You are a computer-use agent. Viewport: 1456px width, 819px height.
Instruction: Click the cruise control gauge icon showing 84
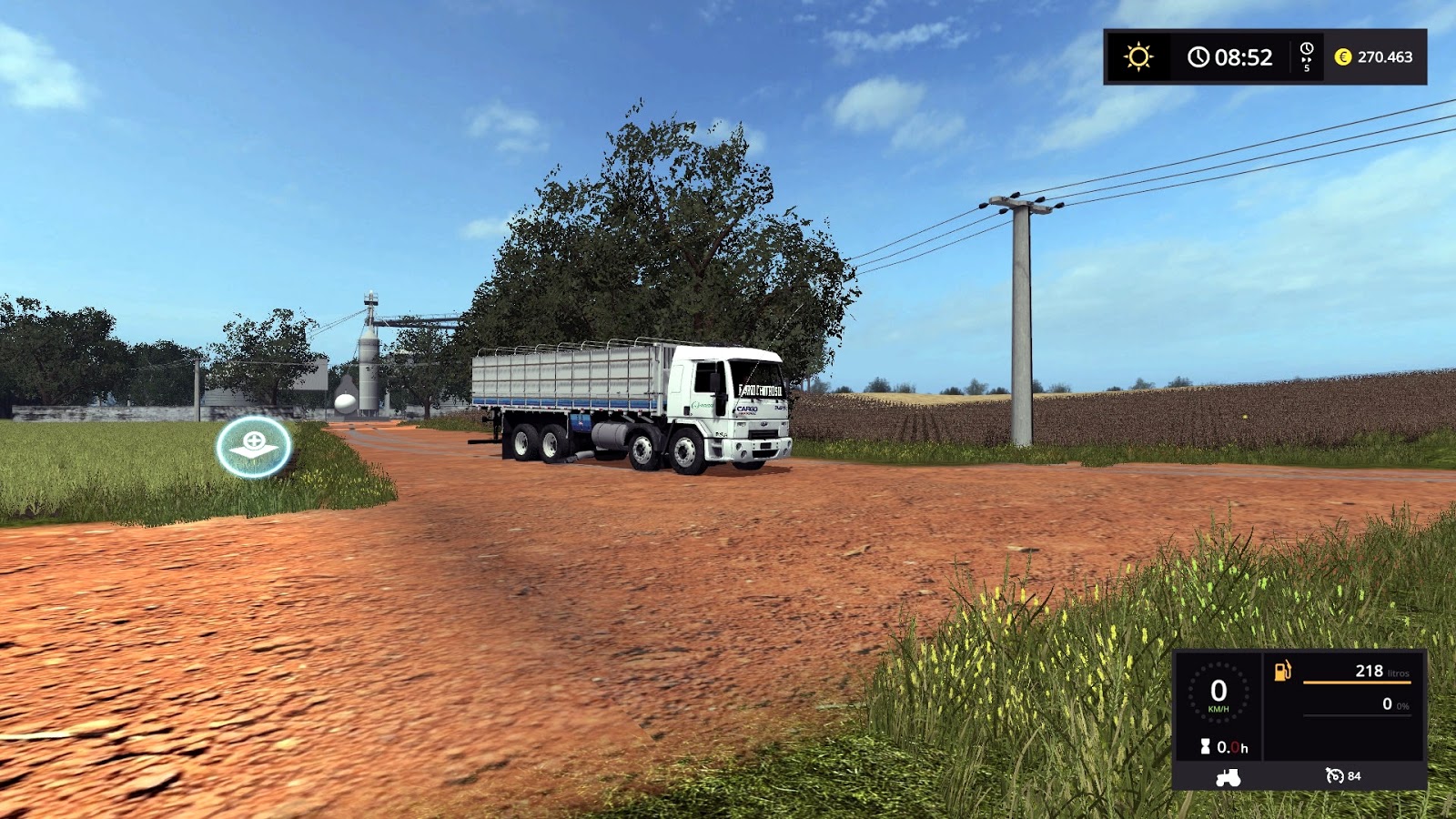tap(1334, 776)
